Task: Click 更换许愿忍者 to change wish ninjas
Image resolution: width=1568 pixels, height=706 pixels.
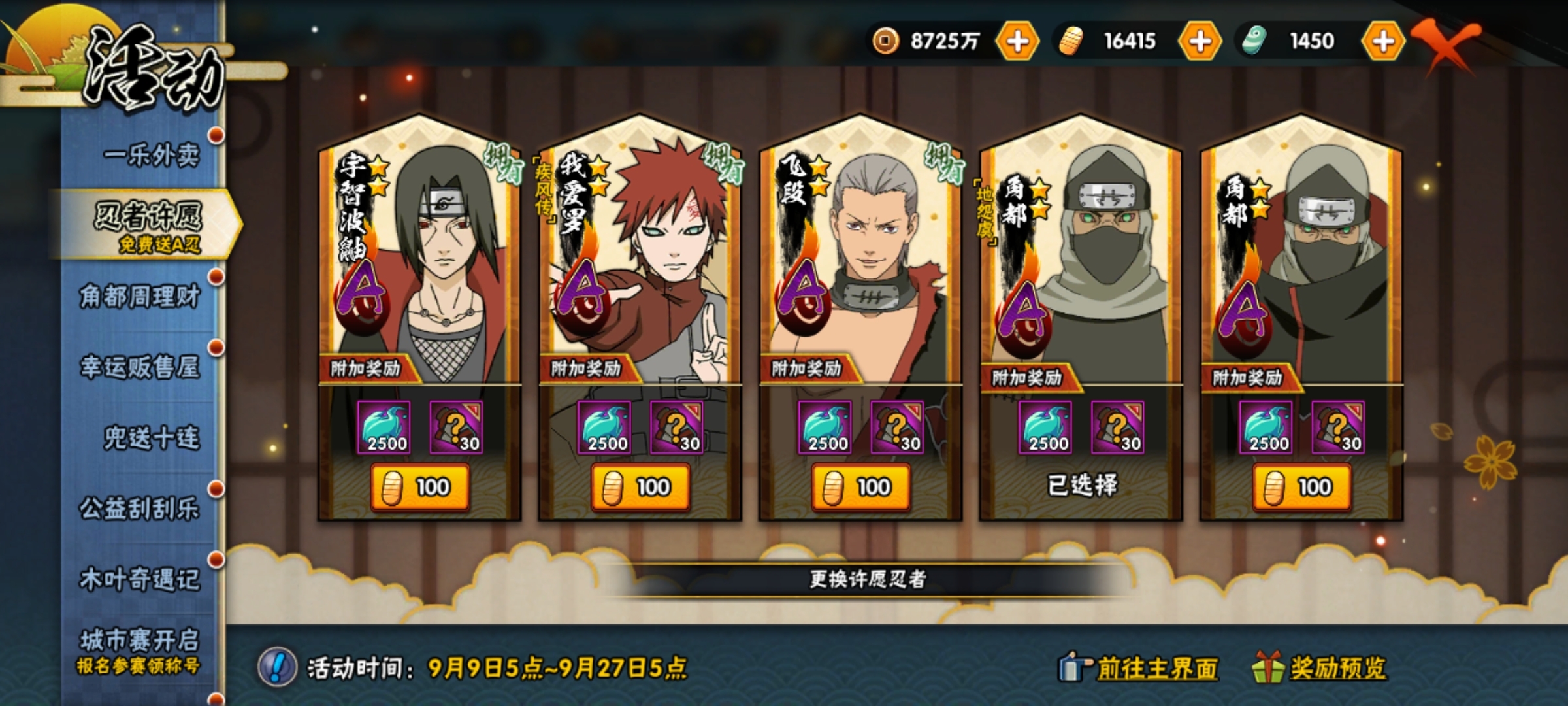Action: (868, 579)
